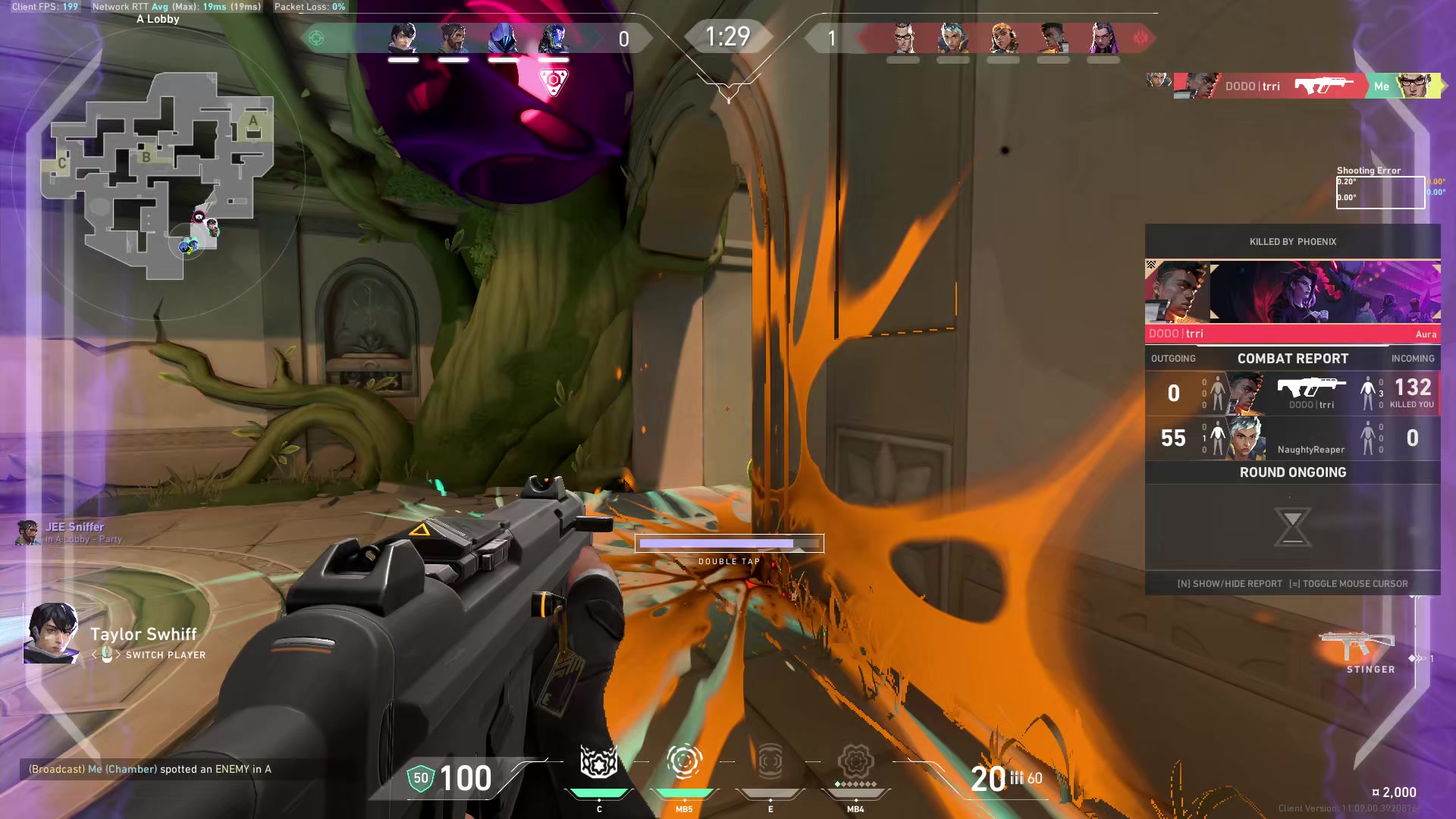This screenshot has width=1456, height=819.
Task: Expand the KILLED BY PHOENIX banner
Action: (1293, 241)
